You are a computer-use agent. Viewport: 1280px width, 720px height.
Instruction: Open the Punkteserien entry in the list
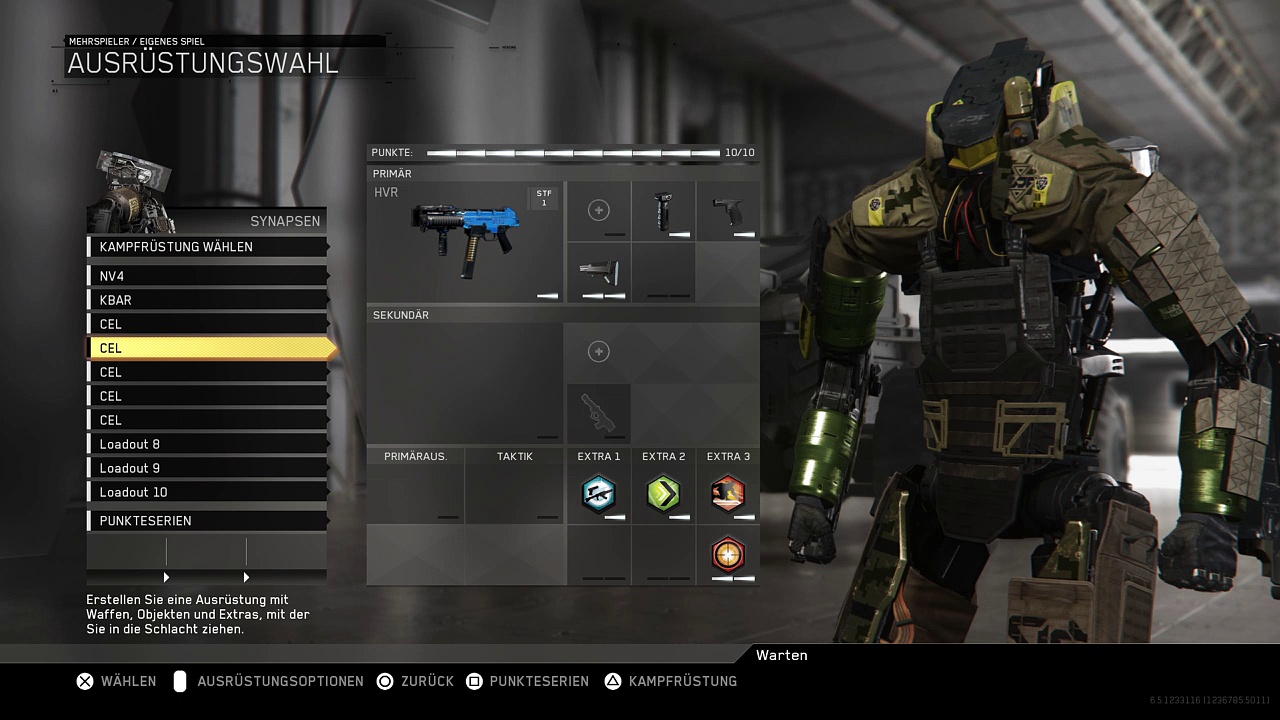(x=208, y=521)
